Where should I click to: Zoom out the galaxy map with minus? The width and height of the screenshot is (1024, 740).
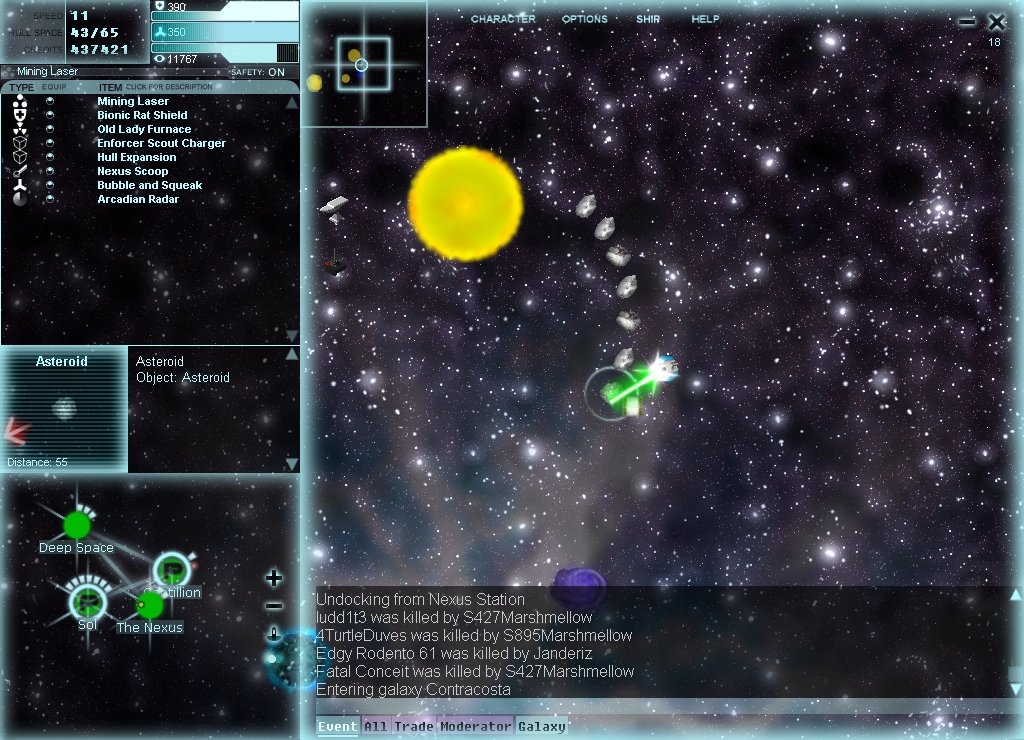click(274, 606)
